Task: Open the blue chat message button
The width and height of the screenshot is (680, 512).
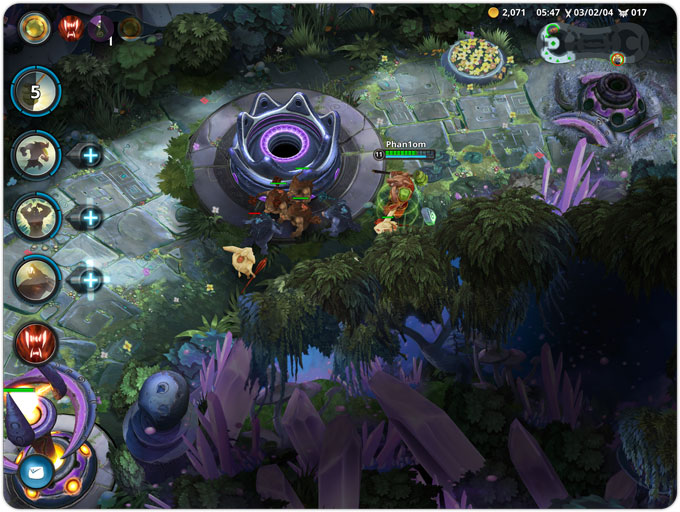Action: coord(33,468)
